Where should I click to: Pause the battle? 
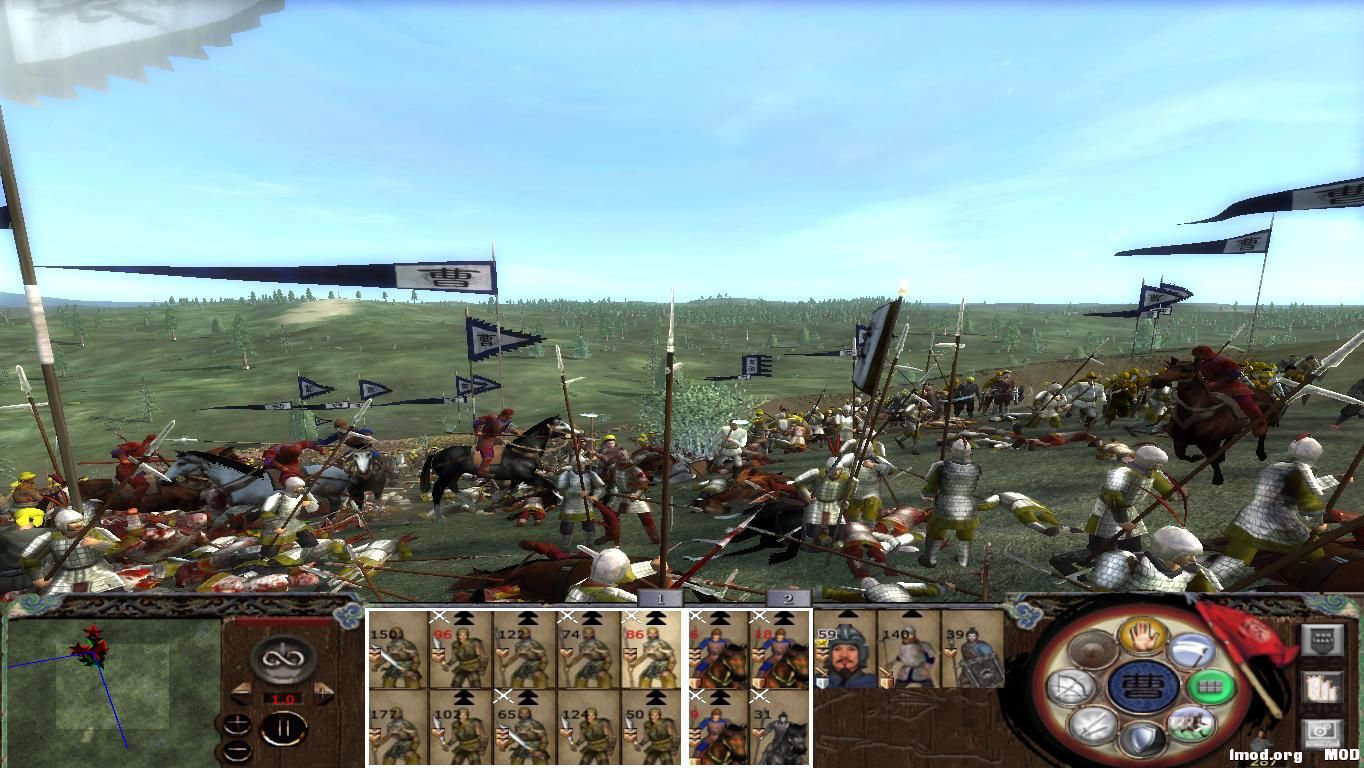click(x=284, y=728)
